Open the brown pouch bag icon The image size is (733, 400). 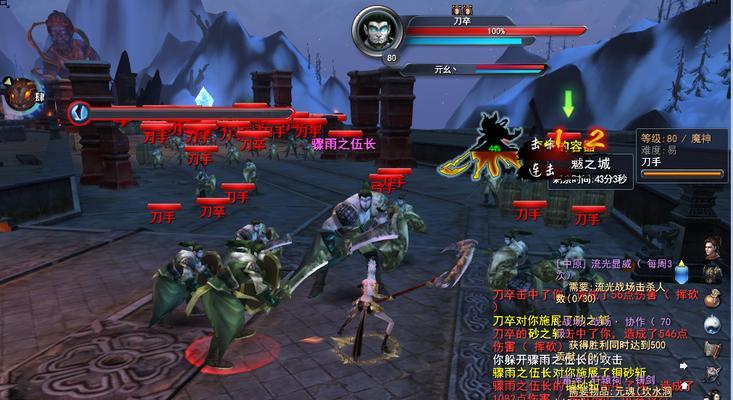712,298
